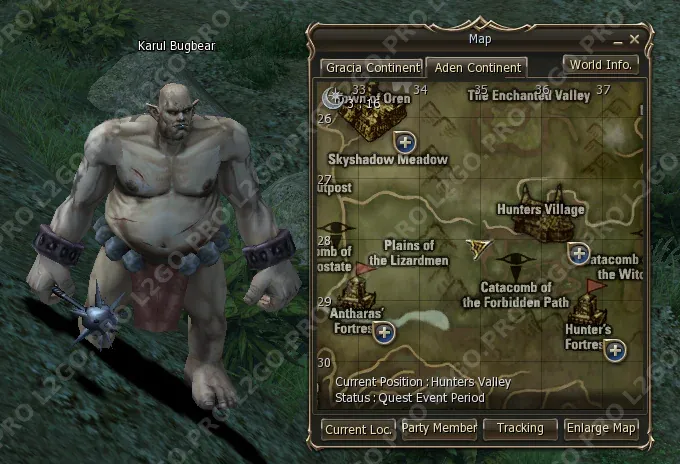Image resolution: width=680 pixels, height=464 pixels.
Task: Select the Aden Continent tab
Action: pos(476,67)
